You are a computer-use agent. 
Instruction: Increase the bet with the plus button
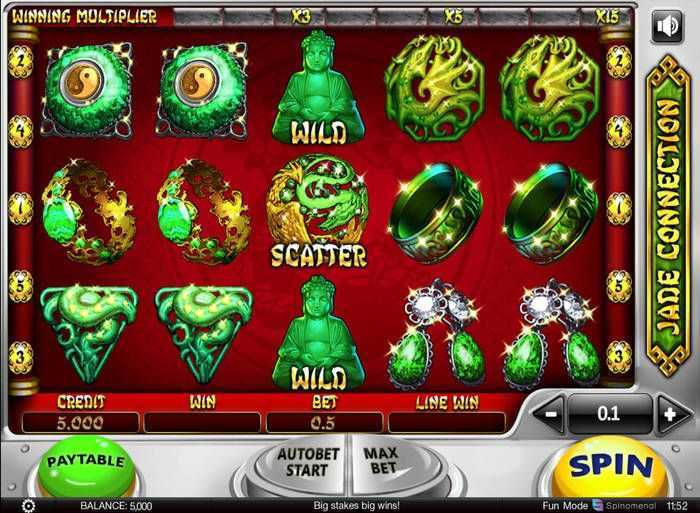(669, 412)
